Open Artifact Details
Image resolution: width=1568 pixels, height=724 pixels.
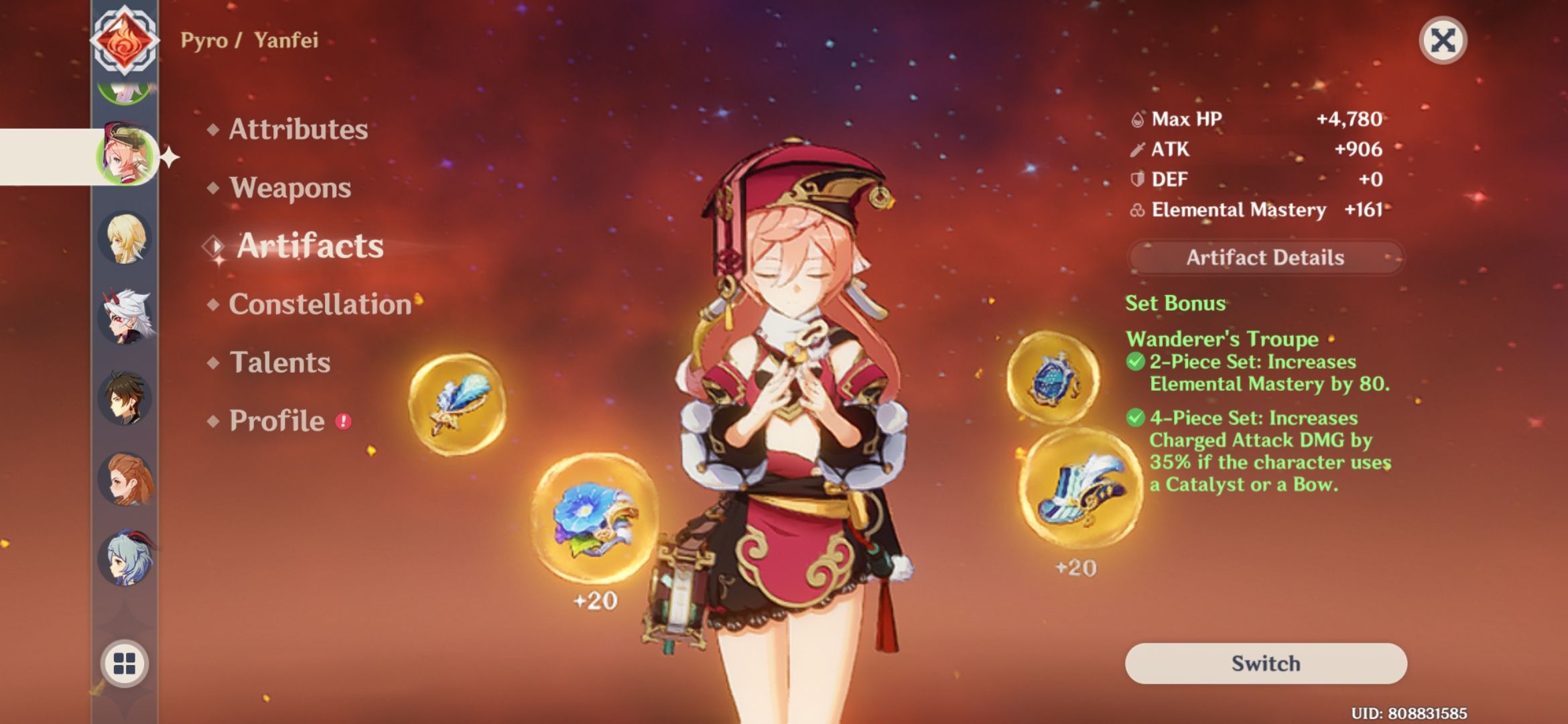[1266, 257]
